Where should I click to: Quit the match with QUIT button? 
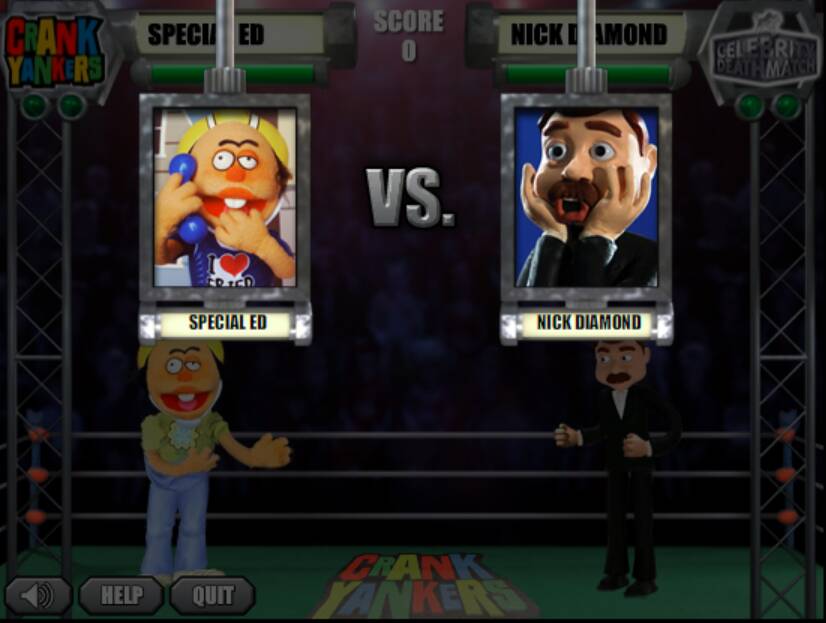point(212,596)
